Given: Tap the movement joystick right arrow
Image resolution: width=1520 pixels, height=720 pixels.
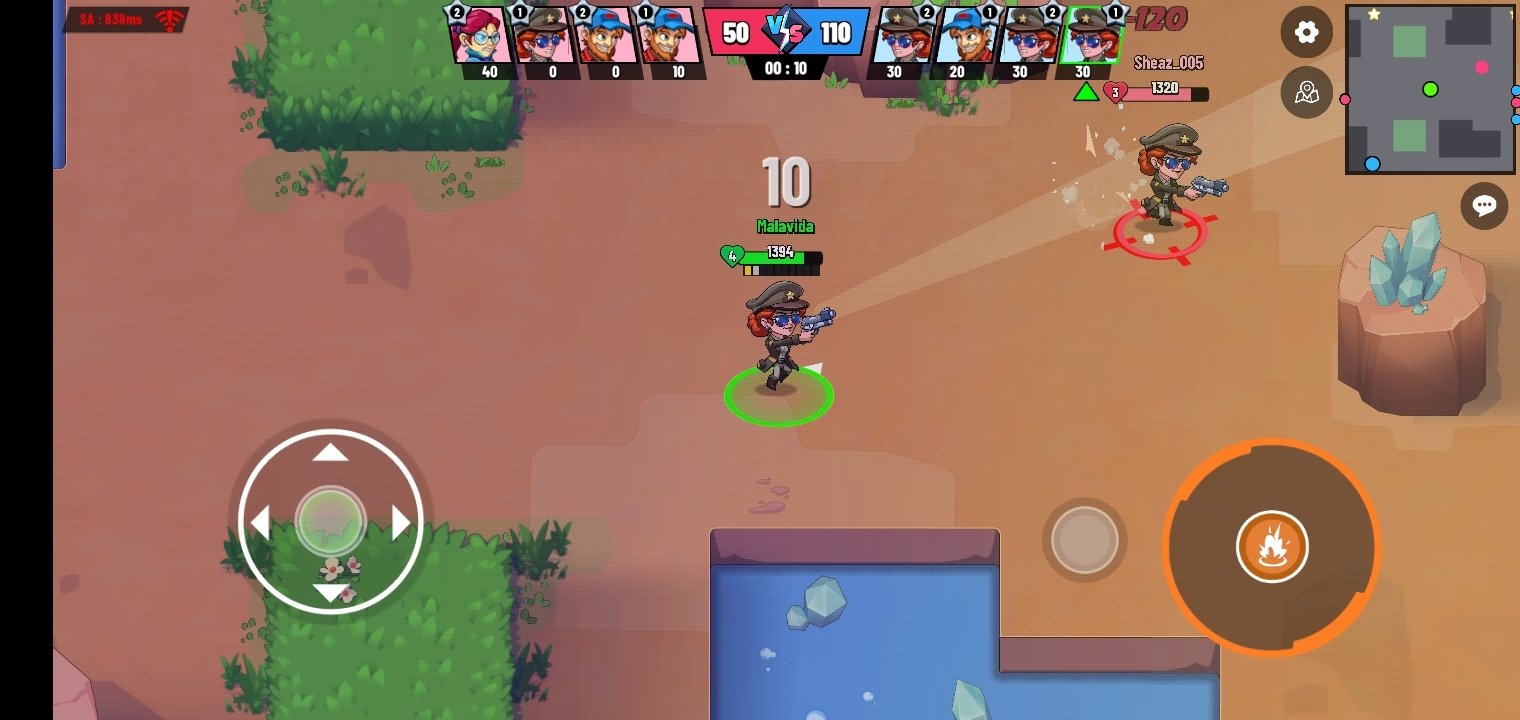Looking at the screenshot, I should click(x=402, y=522).
